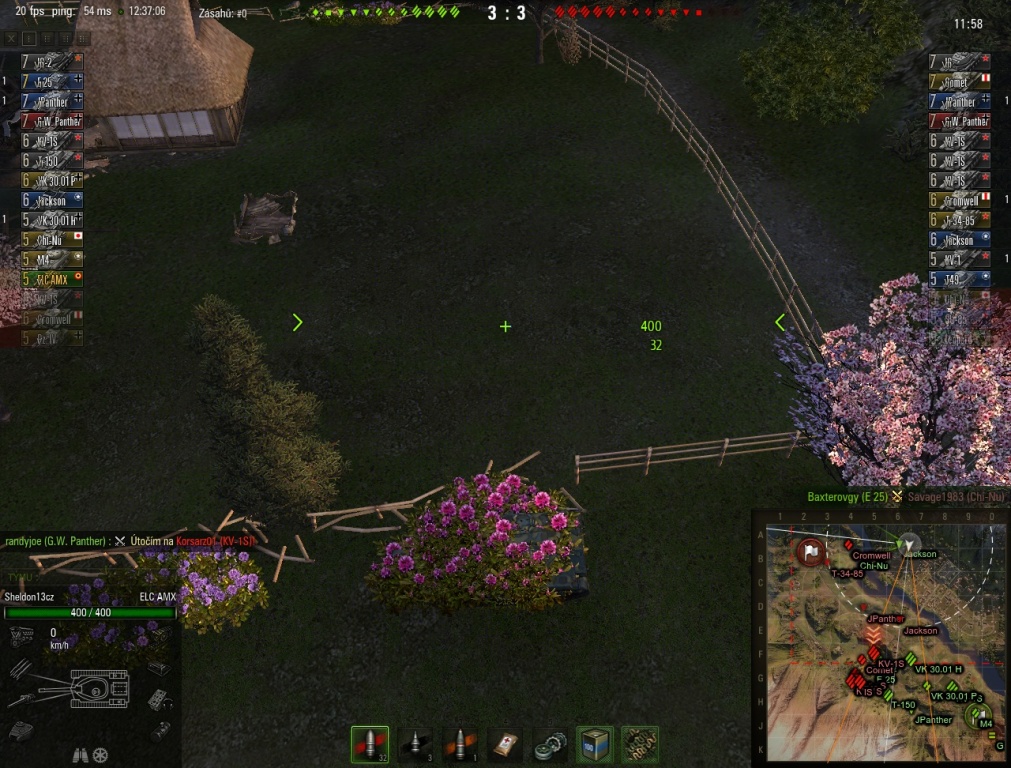Select the armor-piercing shell with 32 rounds

pos(369,745)
